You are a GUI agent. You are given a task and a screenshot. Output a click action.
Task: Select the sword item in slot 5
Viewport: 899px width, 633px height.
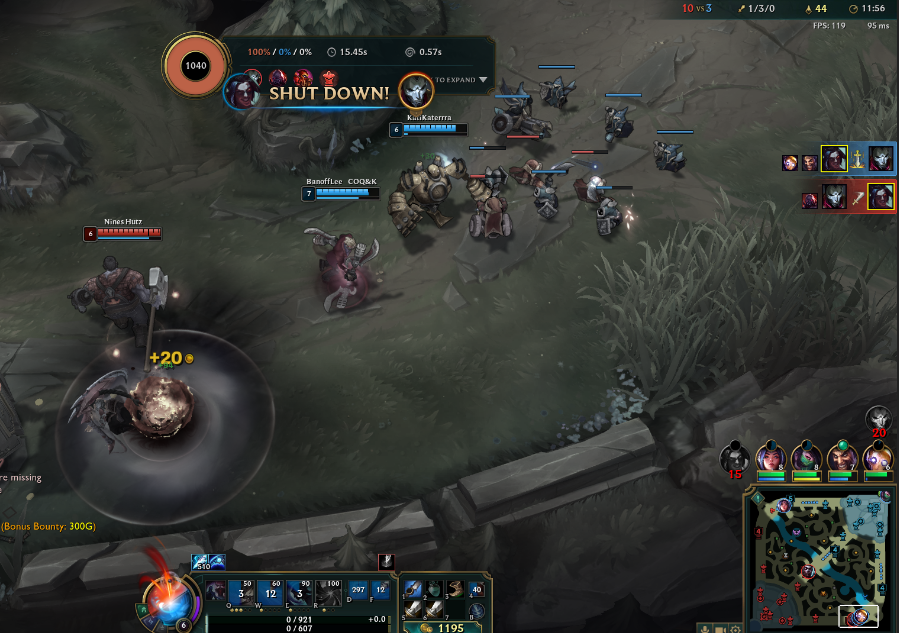[x=412, y=609]
